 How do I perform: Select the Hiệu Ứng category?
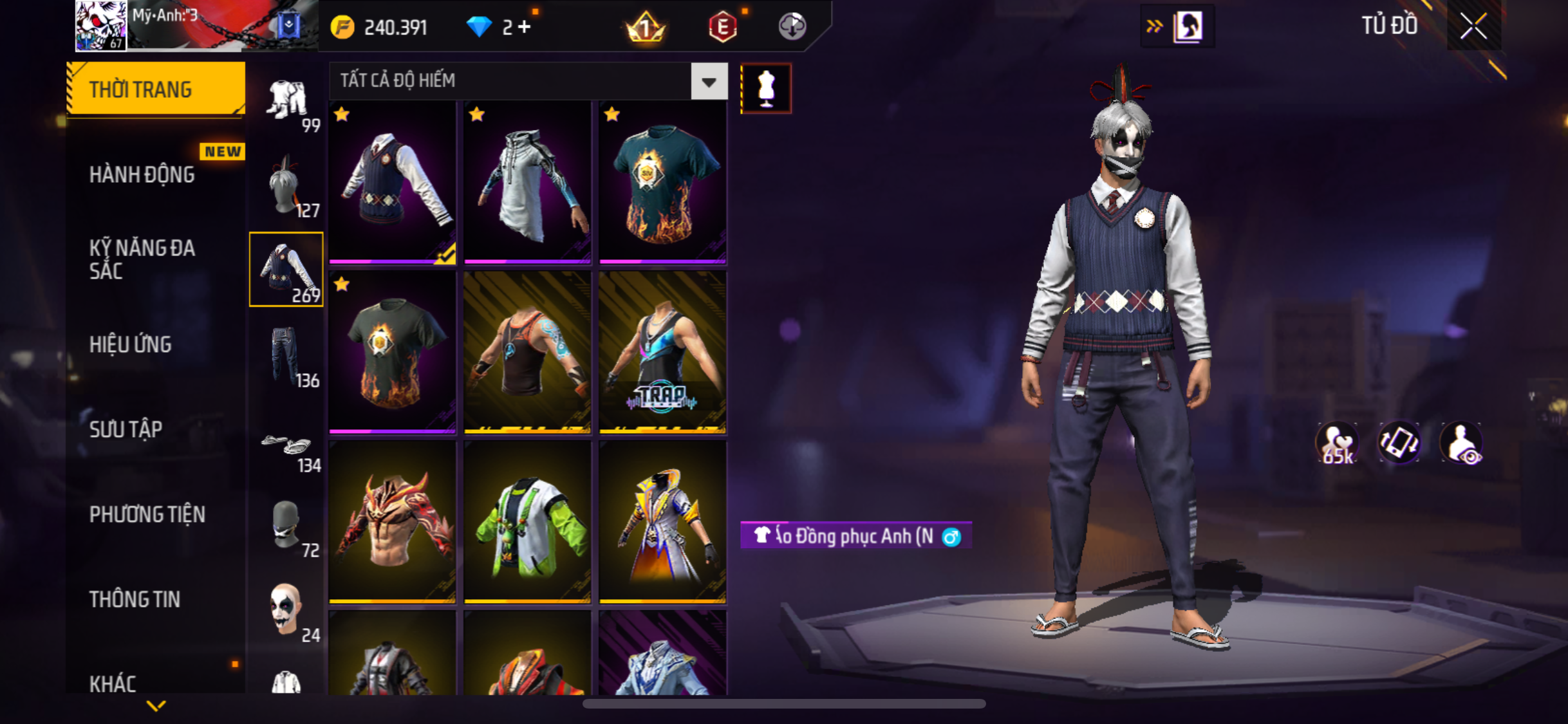click(x=130, y=344)
